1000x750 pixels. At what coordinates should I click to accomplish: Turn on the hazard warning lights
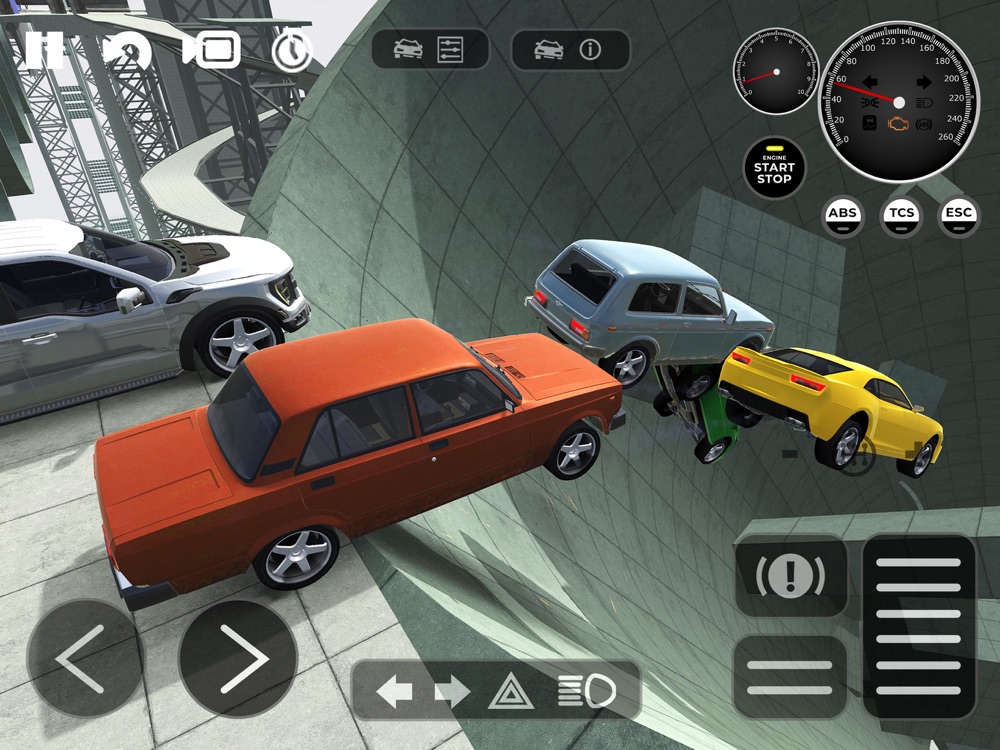coord(510,690)
